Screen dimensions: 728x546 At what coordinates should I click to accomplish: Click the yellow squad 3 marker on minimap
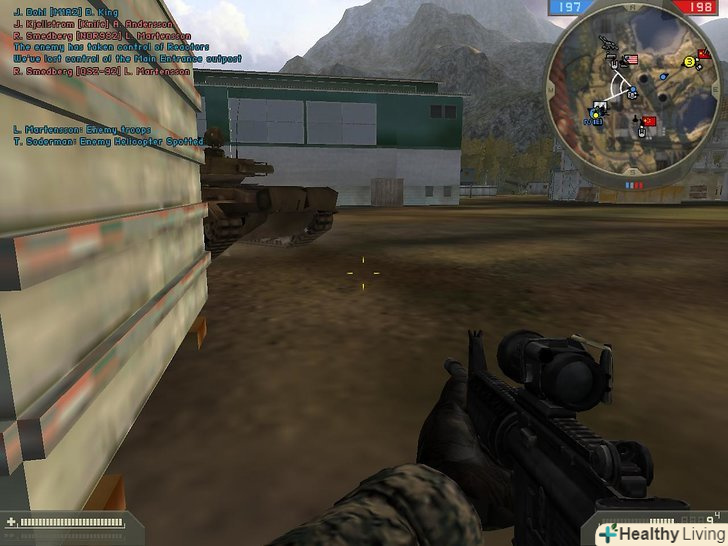pyautogui.click(x=689, y=62)
